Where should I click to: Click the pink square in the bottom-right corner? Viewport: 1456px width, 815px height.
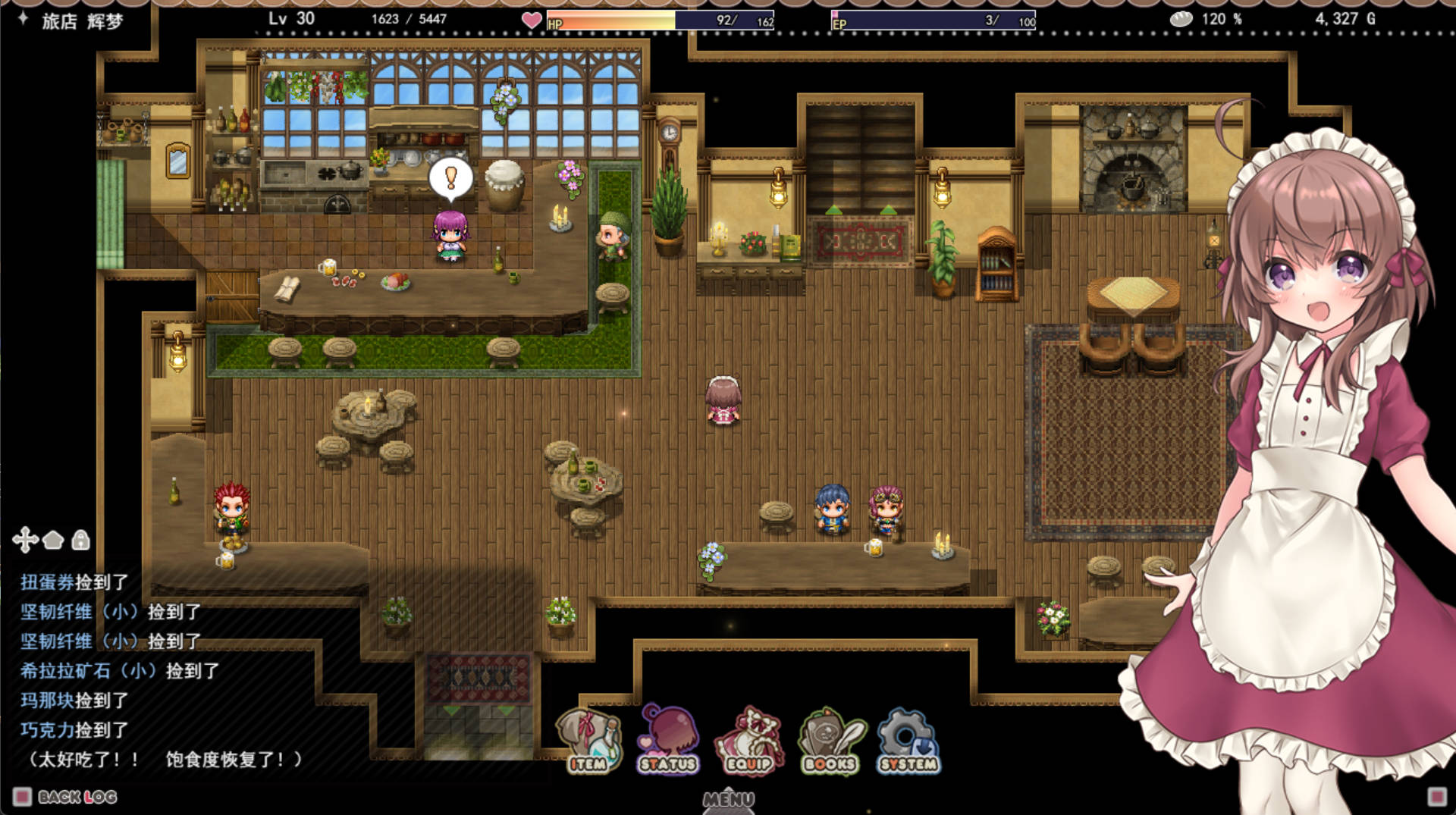pos(1436,796)
